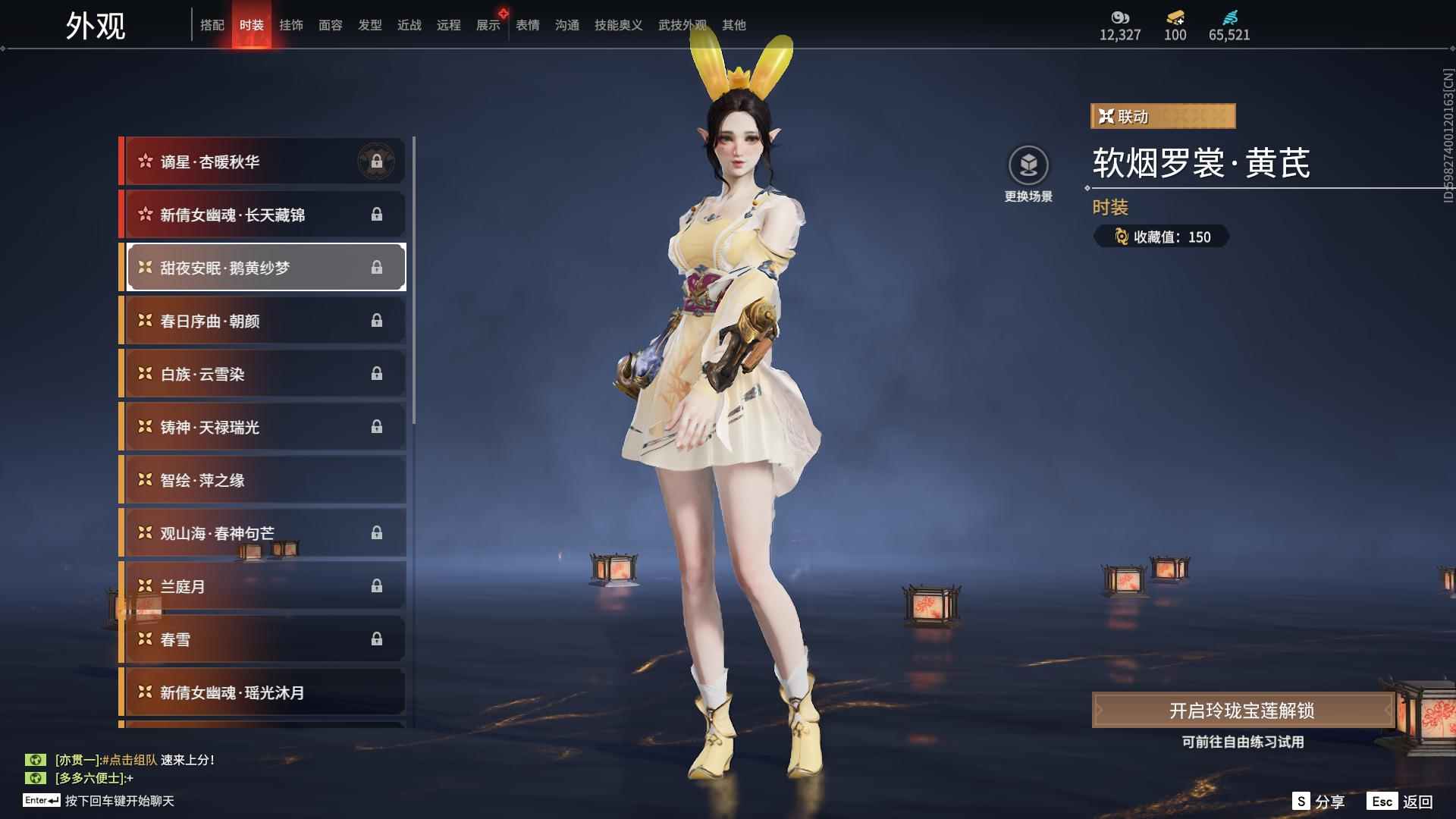
Task: Open the 近战 melee tab
Action: tap(409, 25)
